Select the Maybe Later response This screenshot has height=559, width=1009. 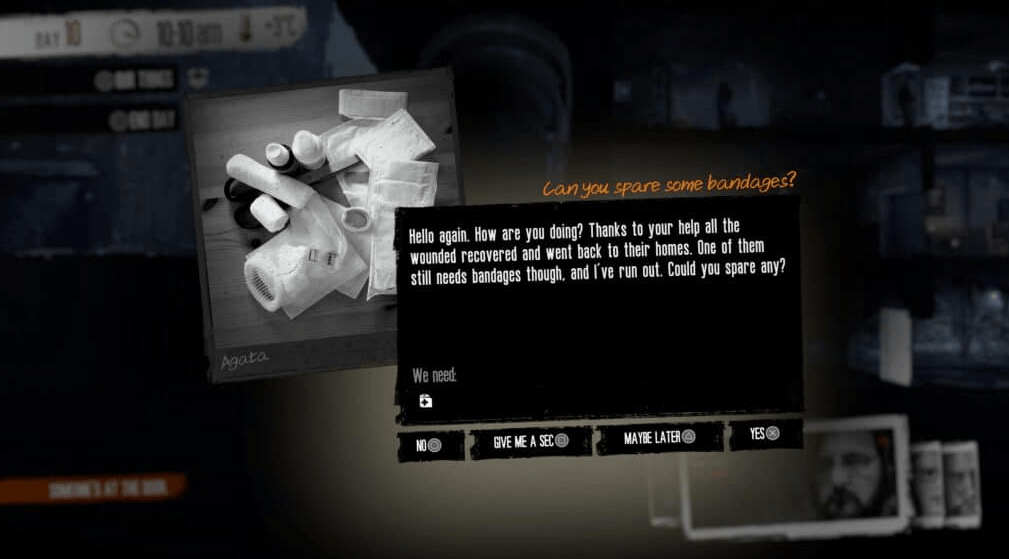pyautogui.click(x=659, y=438)
